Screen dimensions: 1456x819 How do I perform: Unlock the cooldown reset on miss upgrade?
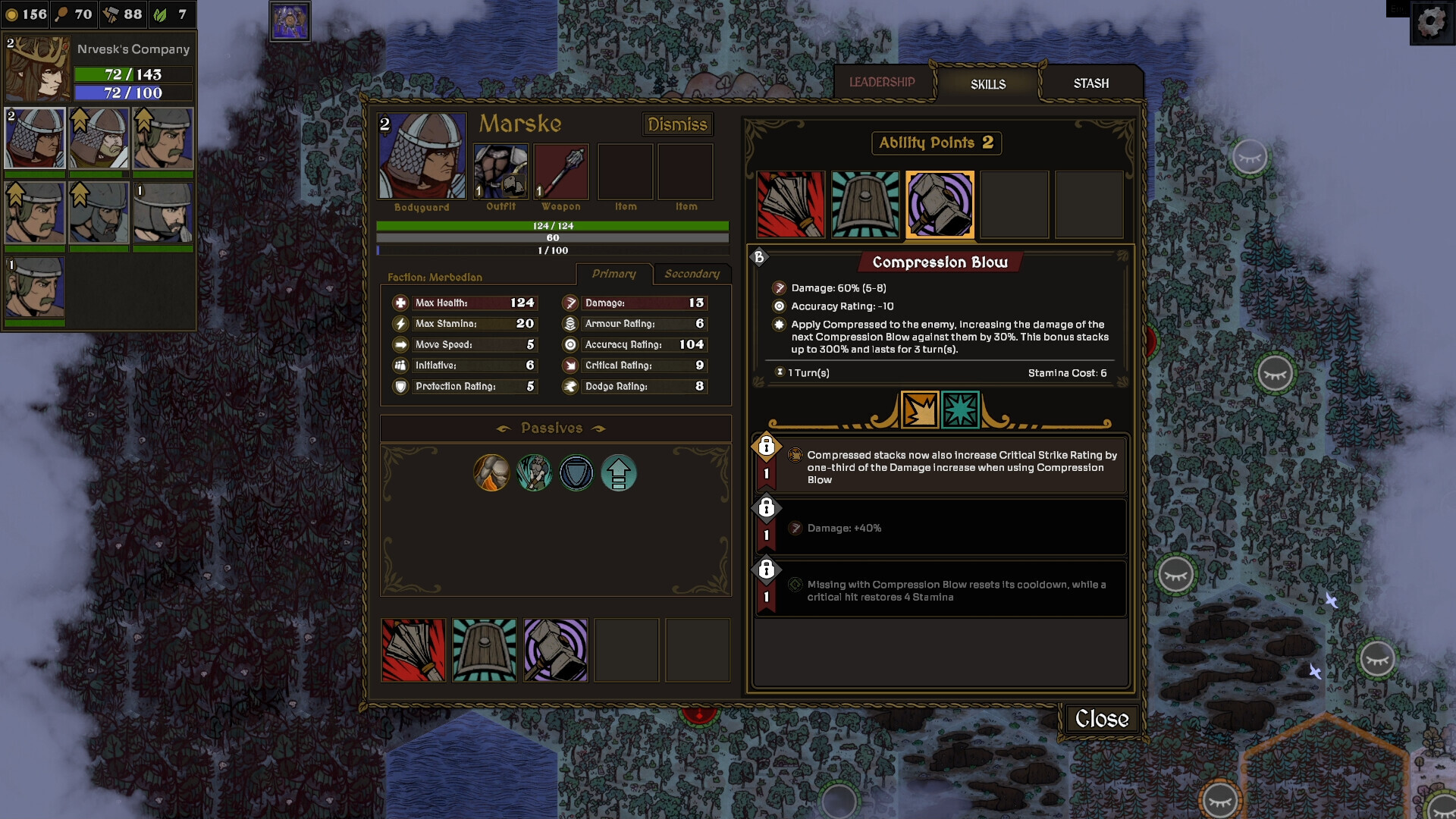pos(767,570)
